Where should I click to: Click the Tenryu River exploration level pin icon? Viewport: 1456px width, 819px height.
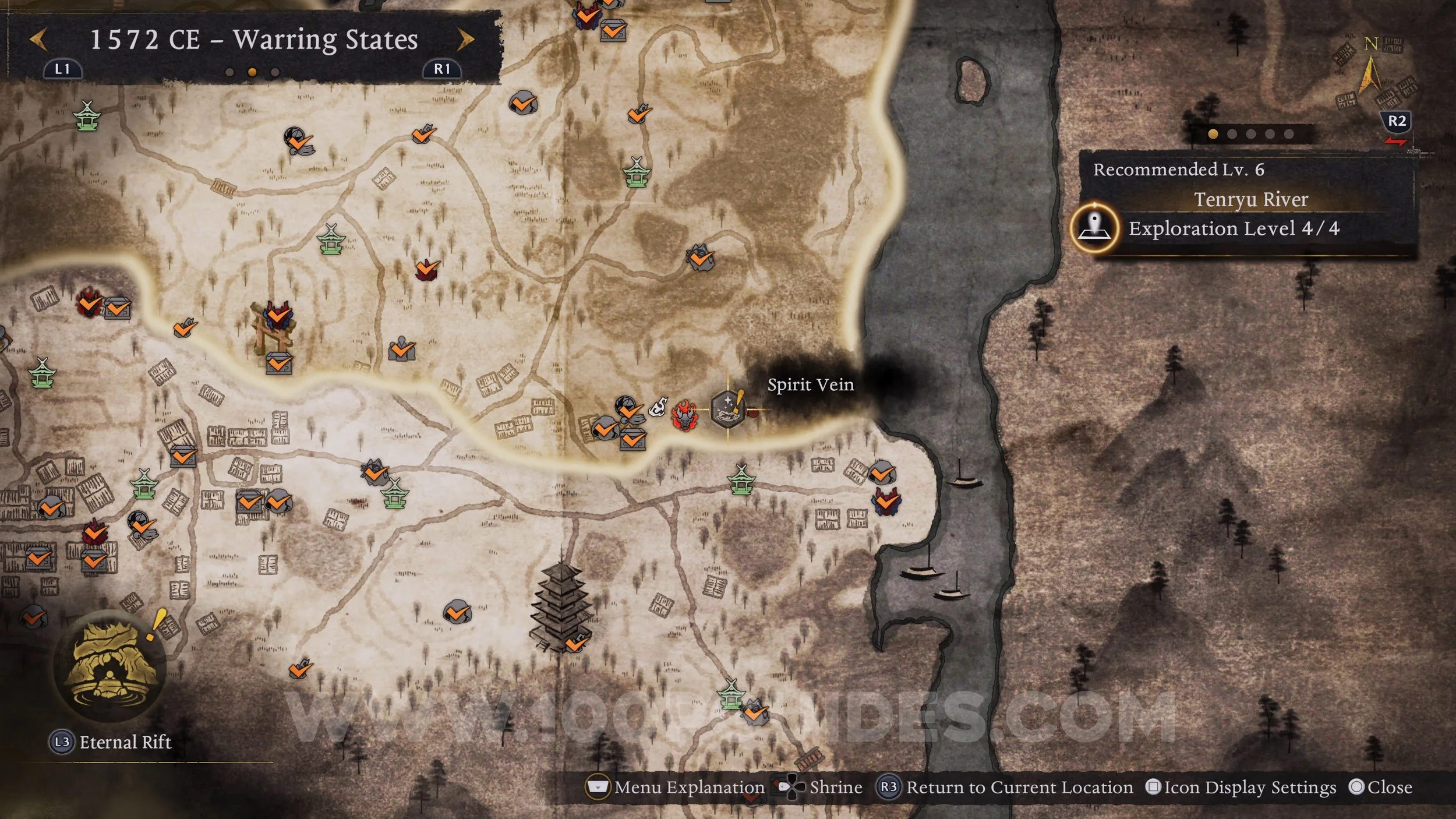pos(1094,228)
